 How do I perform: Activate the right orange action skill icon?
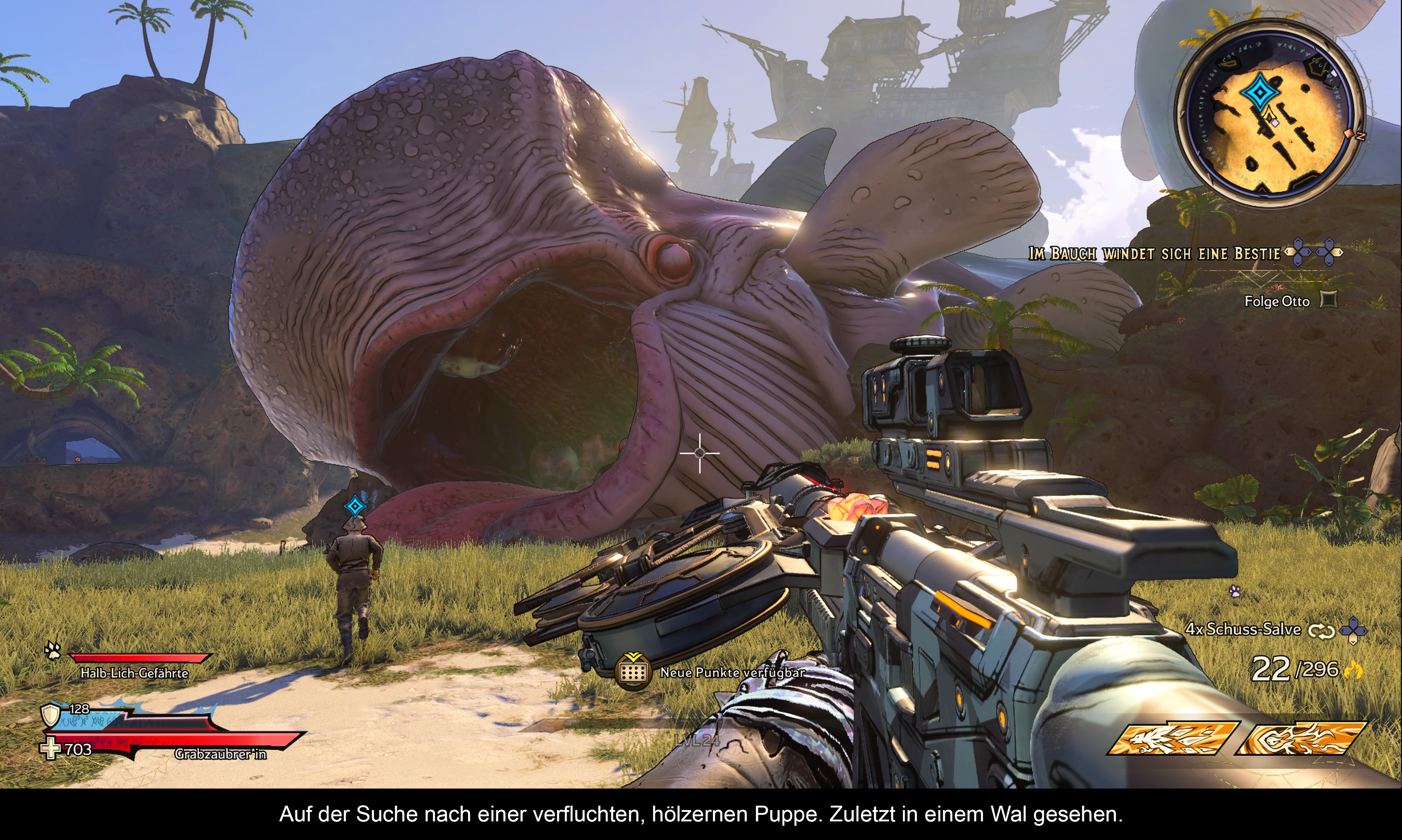[x=1300, y=738]
